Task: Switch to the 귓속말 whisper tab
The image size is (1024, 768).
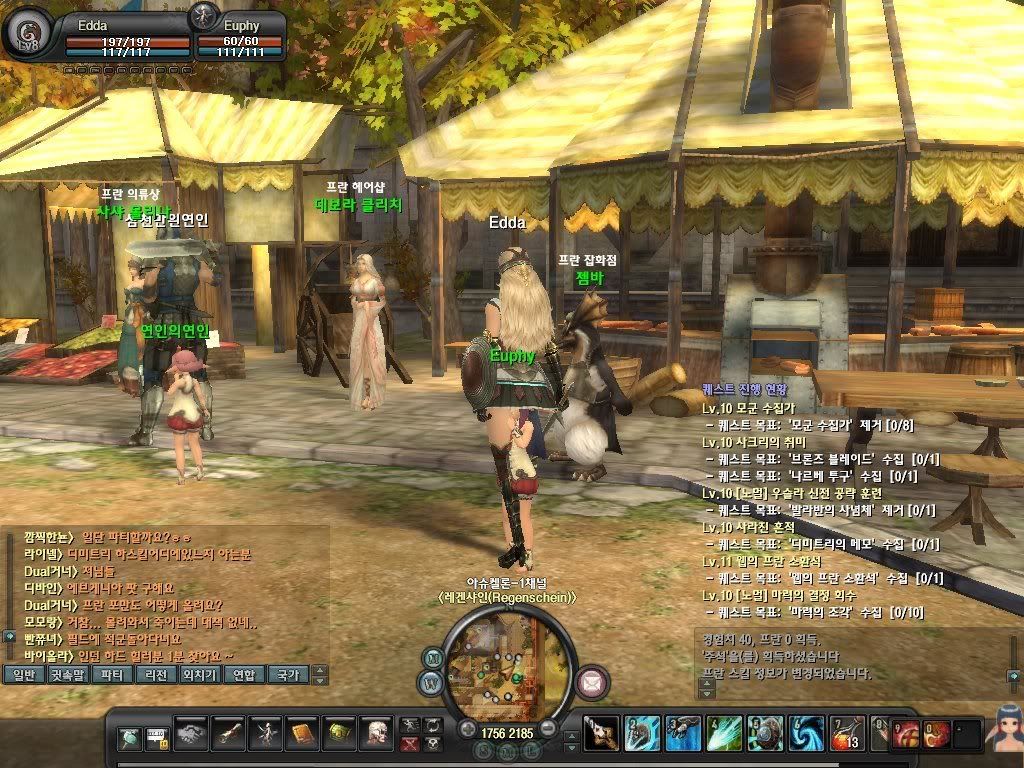Action: (68, 675)
